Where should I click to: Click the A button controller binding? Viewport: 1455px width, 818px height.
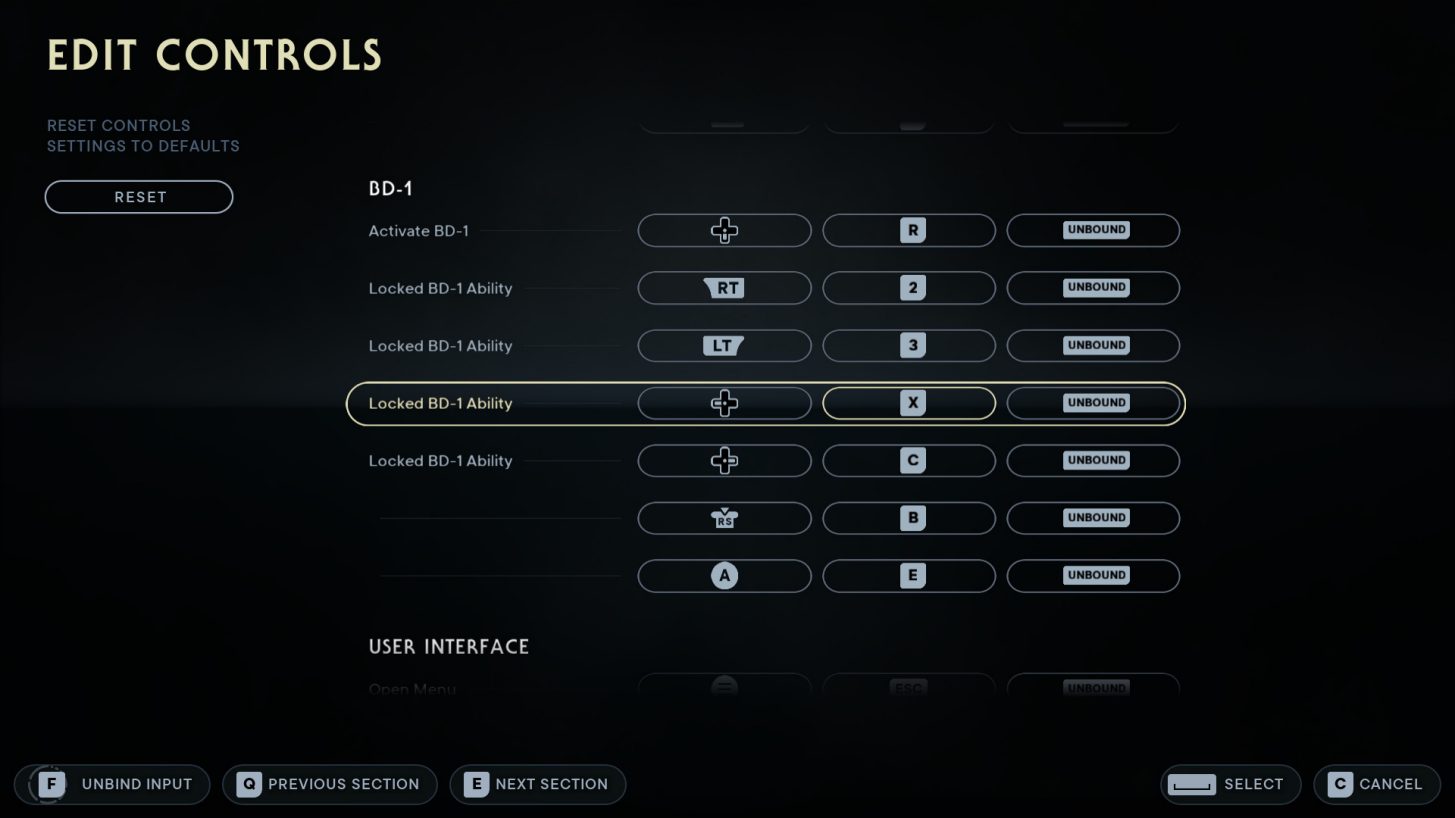[x=724, y=575]
